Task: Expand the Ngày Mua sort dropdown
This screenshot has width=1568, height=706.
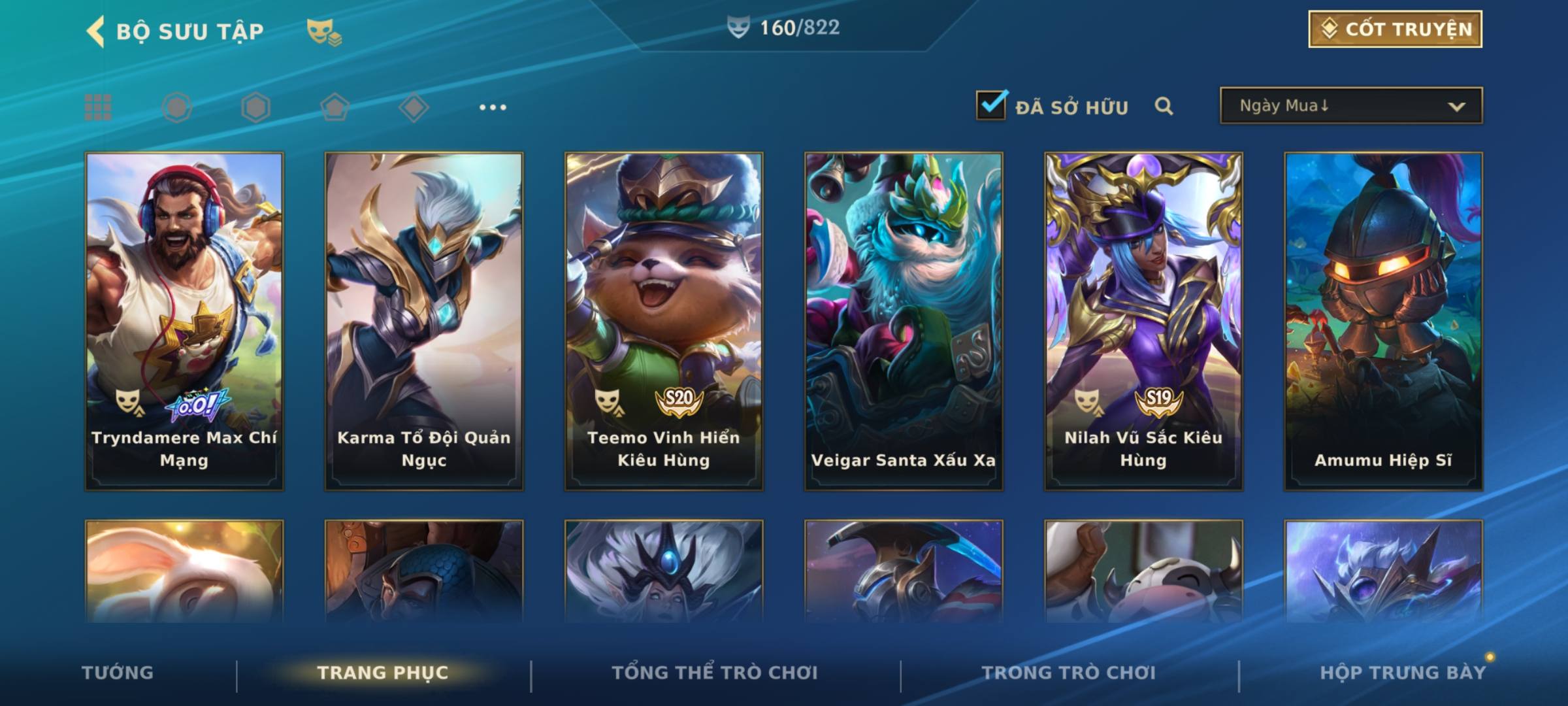Action: click(x=1350, y=106)
